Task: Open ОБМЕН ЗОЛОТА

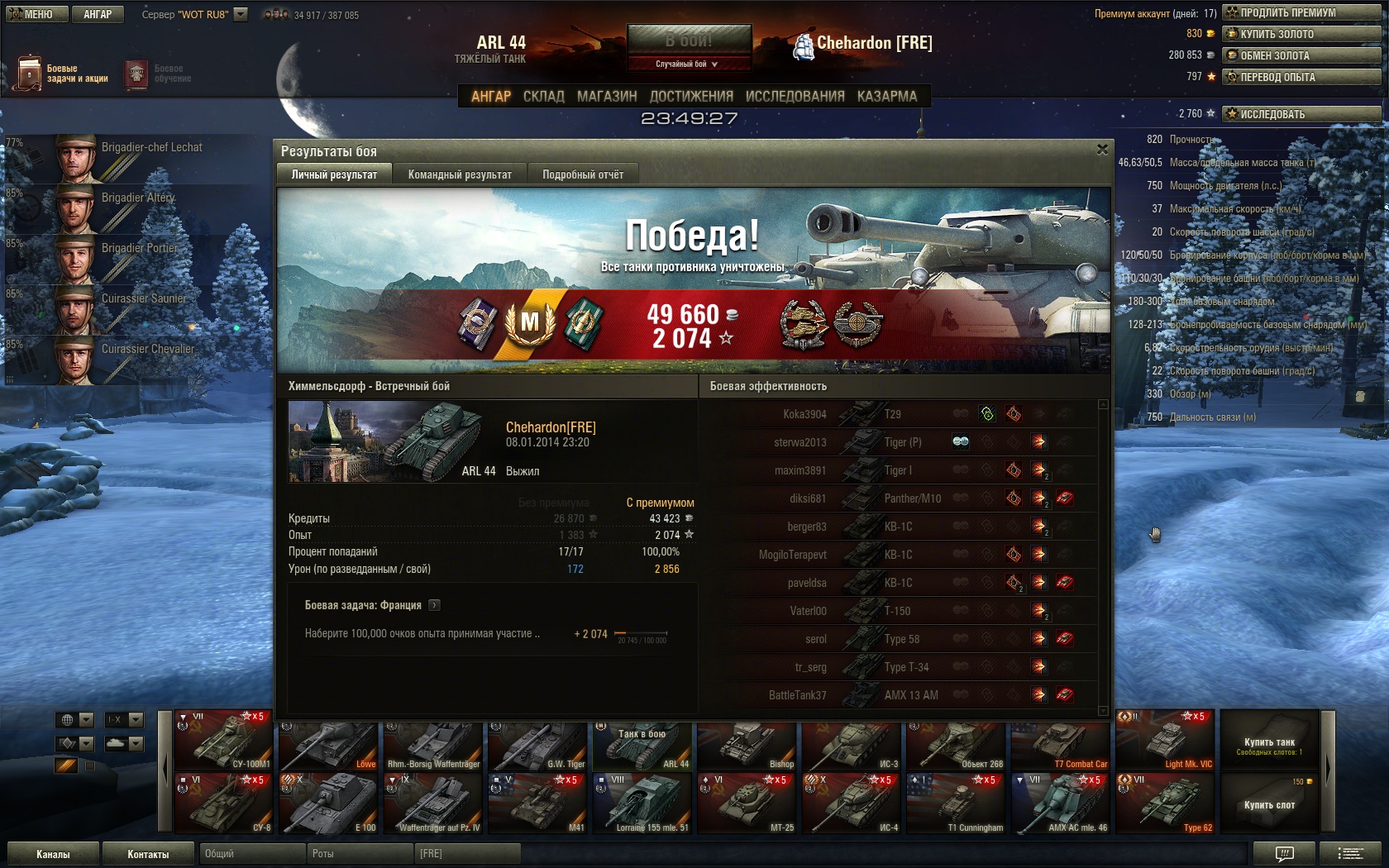Action: click(x=1301, y=55)
